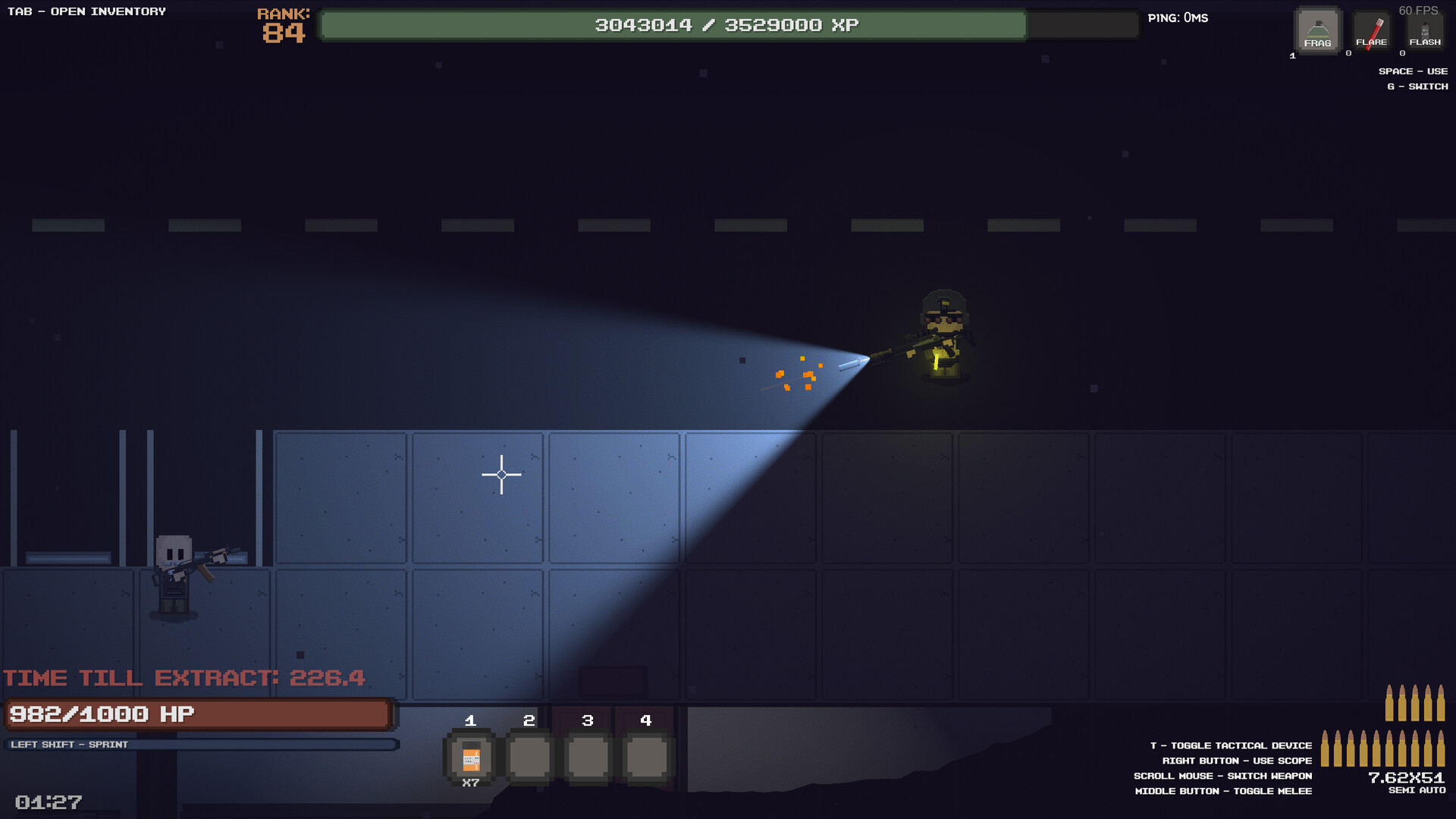Image resolution: width=1456 pixels, height=819 pixels.
Task: Click the TIME TILL EXTRACT countdown text
Action: tap(182, 677)
